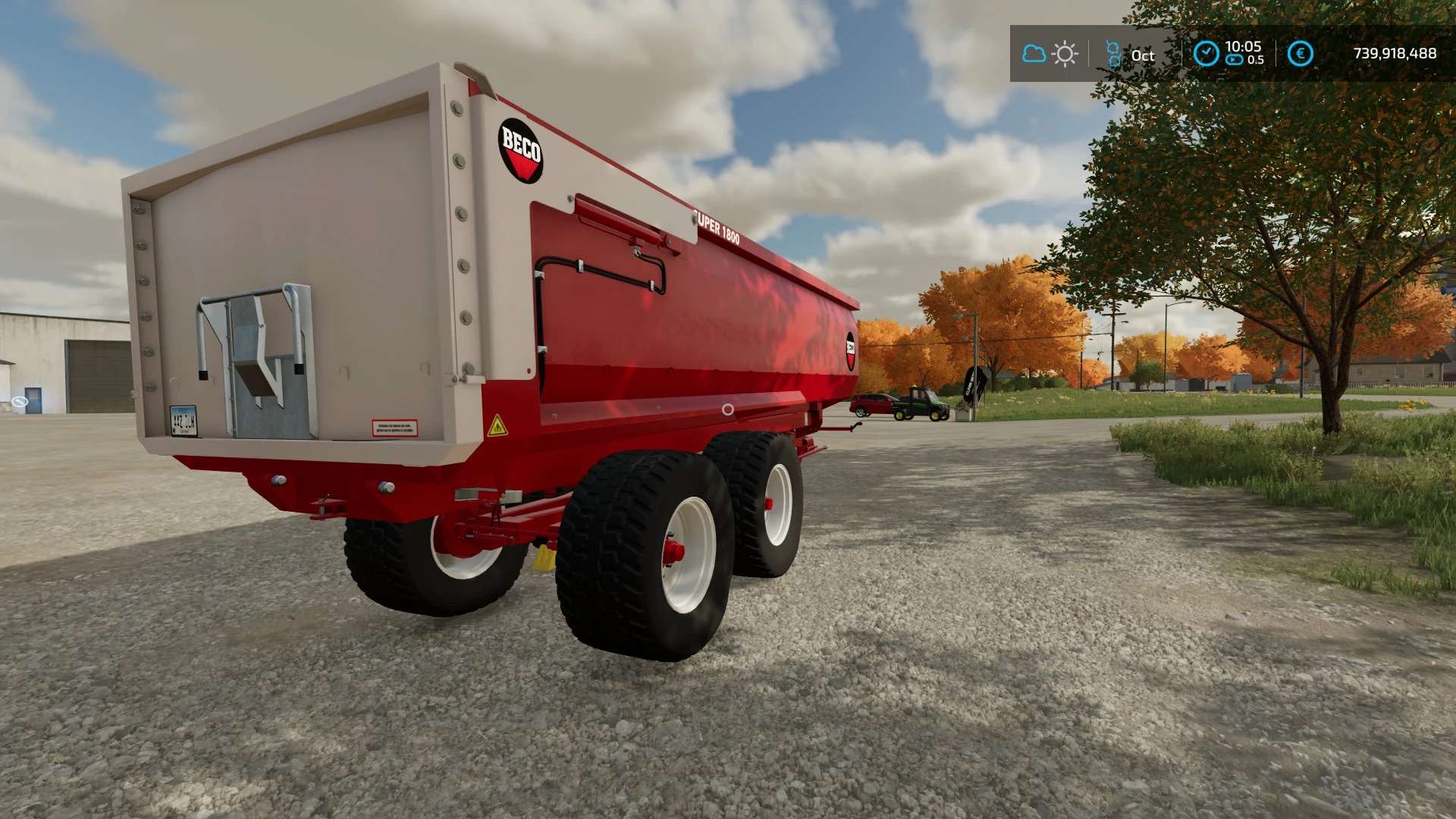Click the cloud weather icon

pos(1034,54)
